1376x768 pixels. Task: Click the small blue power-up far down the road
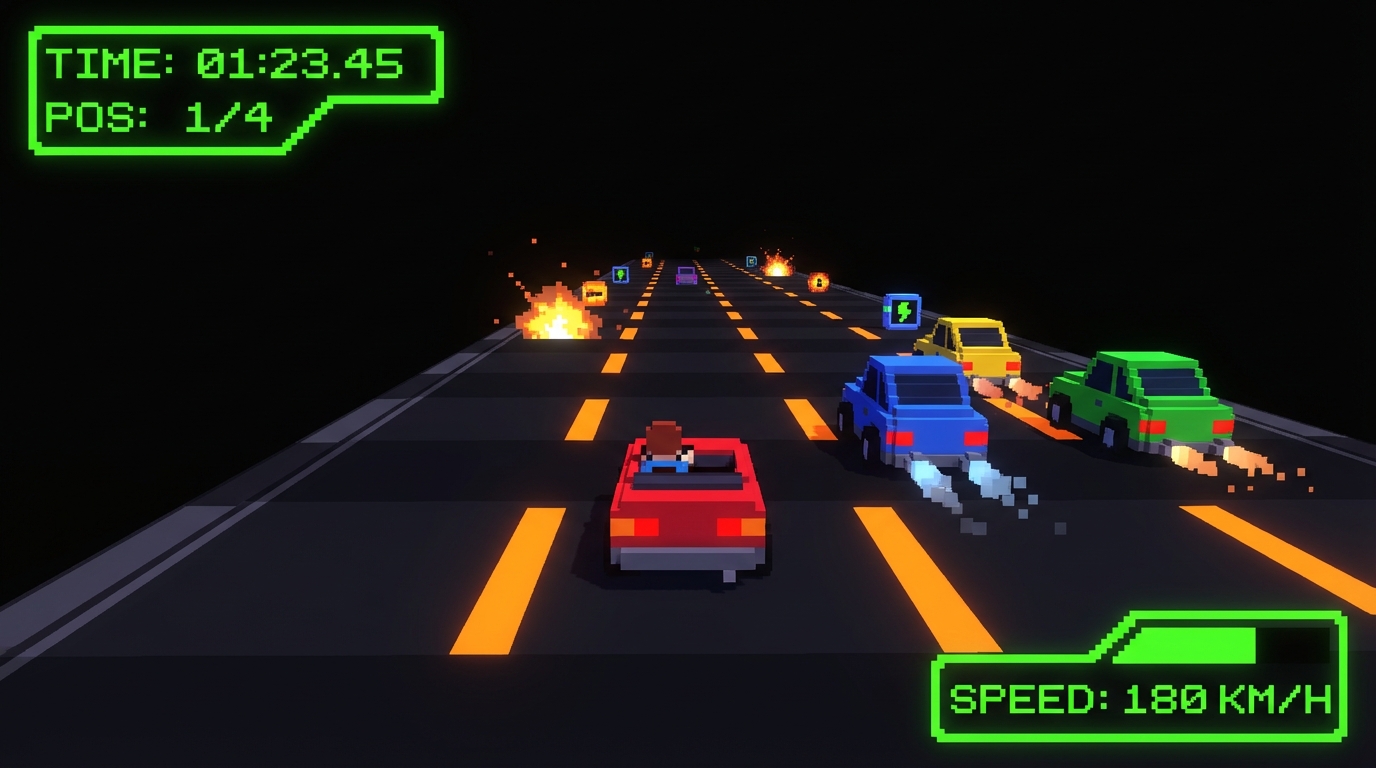(x=648, y=254)
